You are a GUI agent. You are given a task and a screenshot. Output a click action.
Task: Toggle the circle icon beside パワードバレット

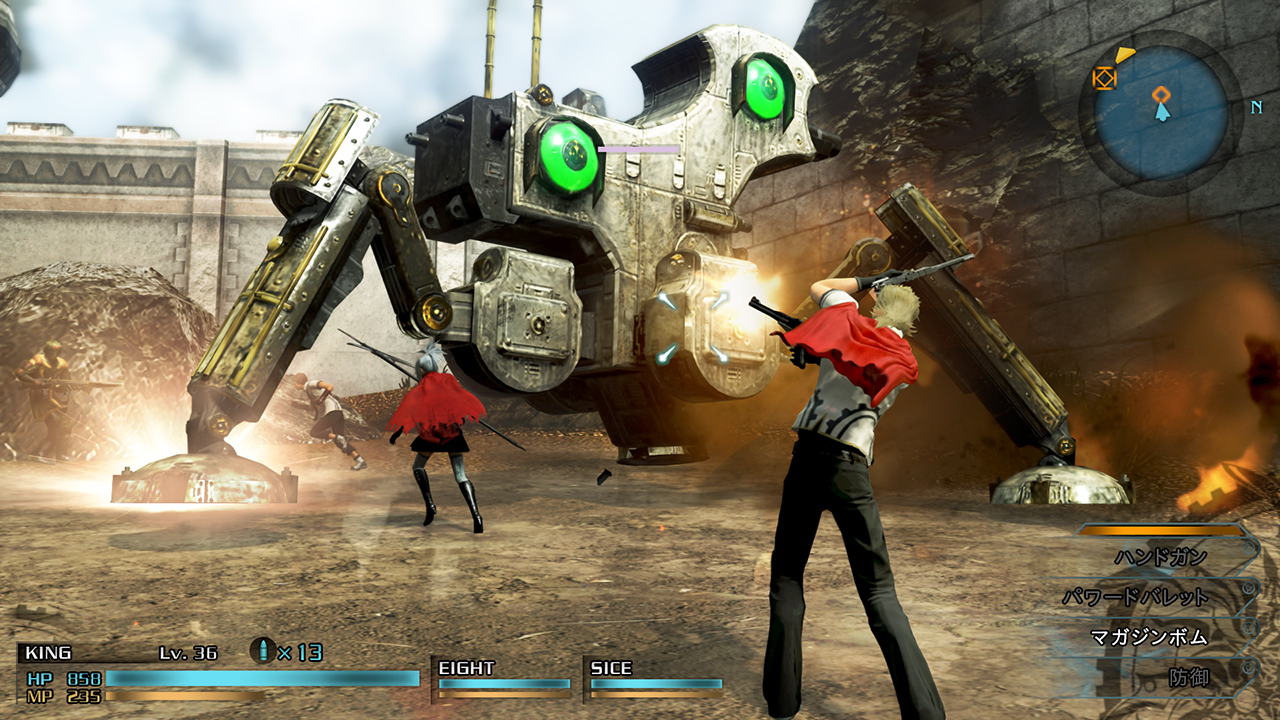(1249, 588)
